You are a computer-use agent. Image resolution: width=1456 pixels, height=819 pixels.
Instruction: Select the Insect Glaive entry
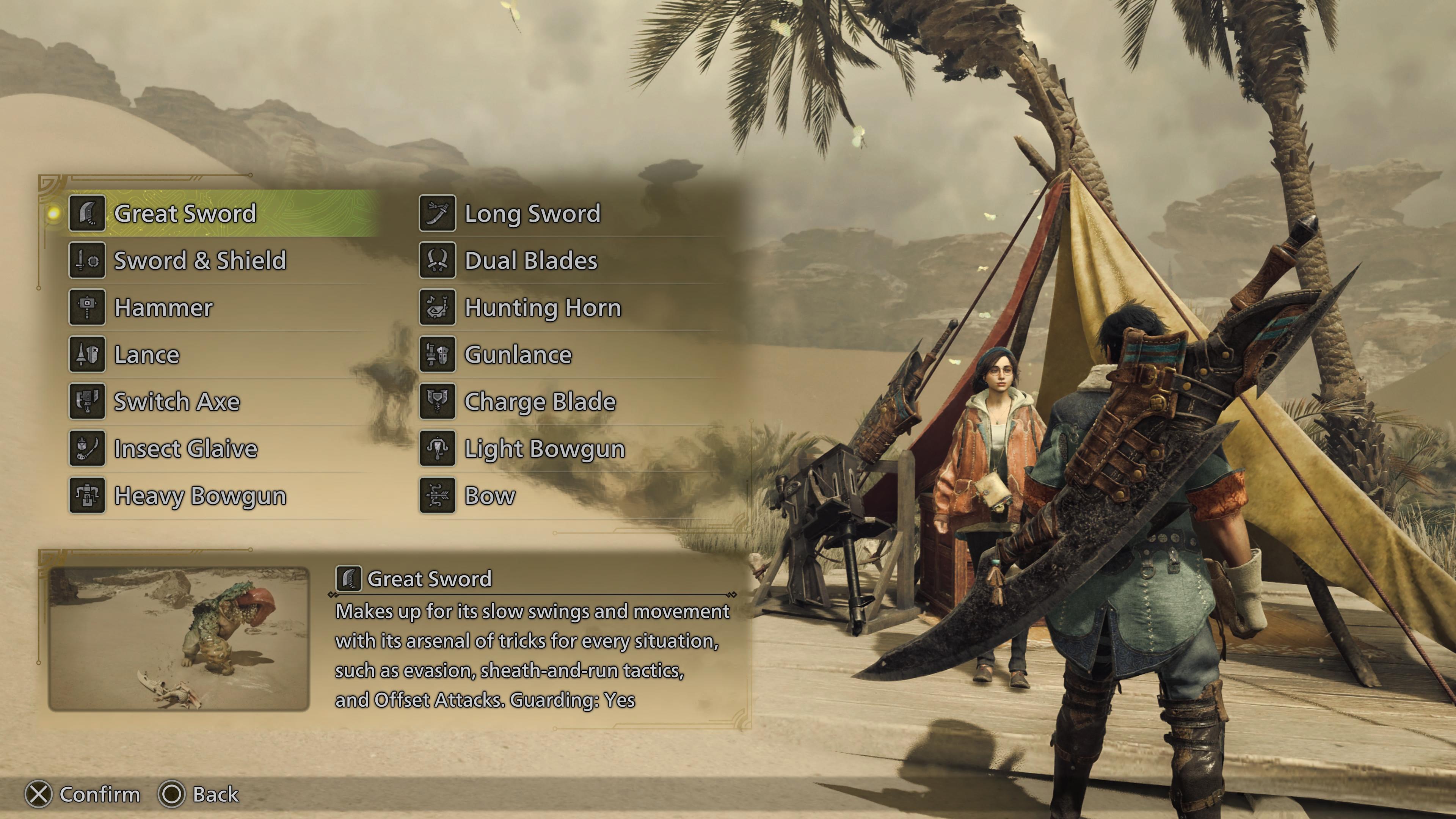pos(185,449)
